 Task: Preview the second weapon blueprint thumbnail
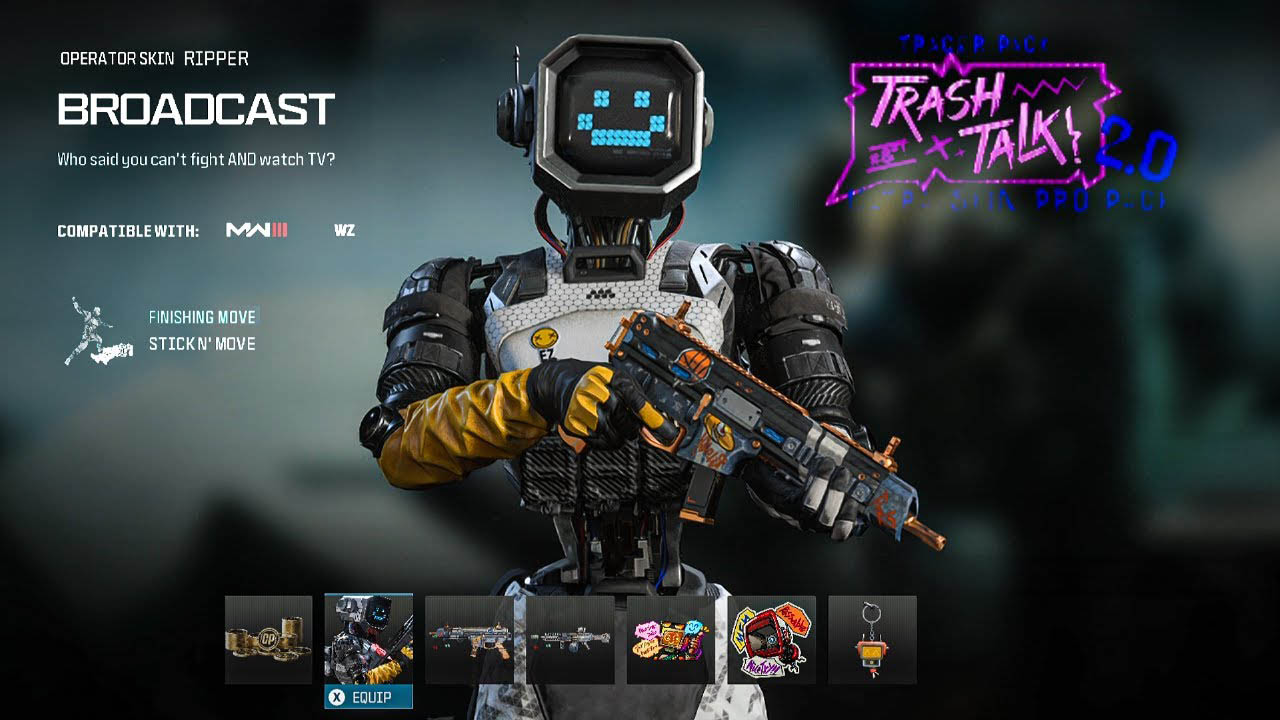pyautogui.click(x=568, y=639)
